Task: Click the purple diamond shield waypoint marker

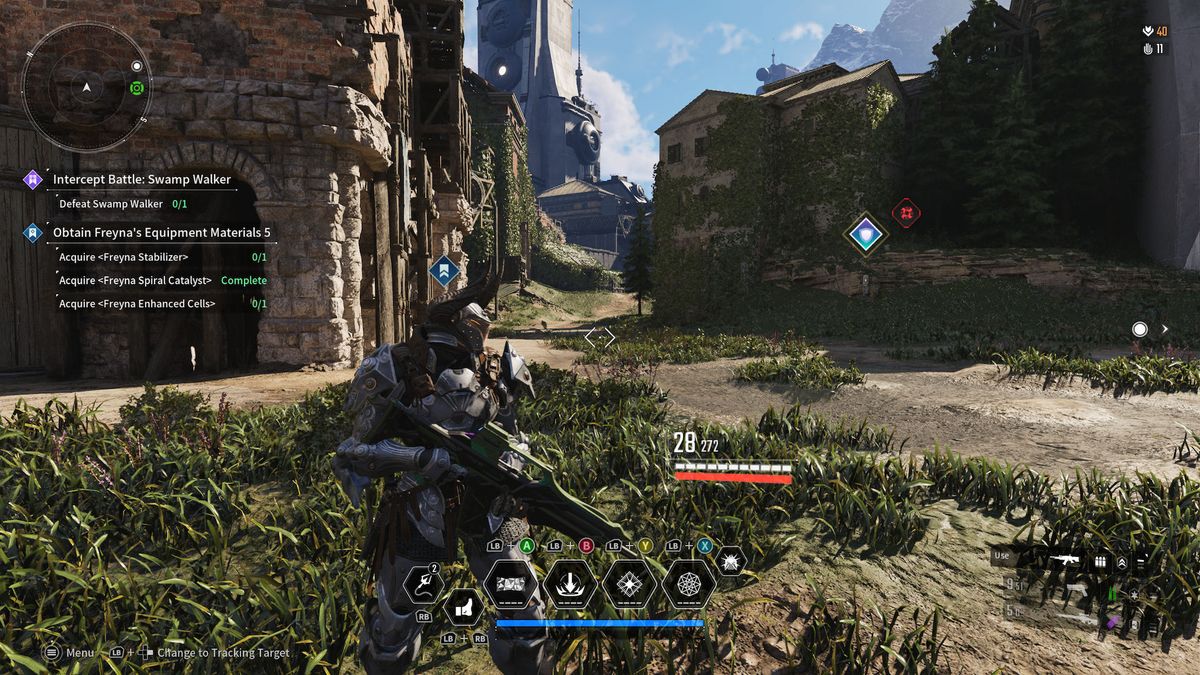Action: (865, 235)
